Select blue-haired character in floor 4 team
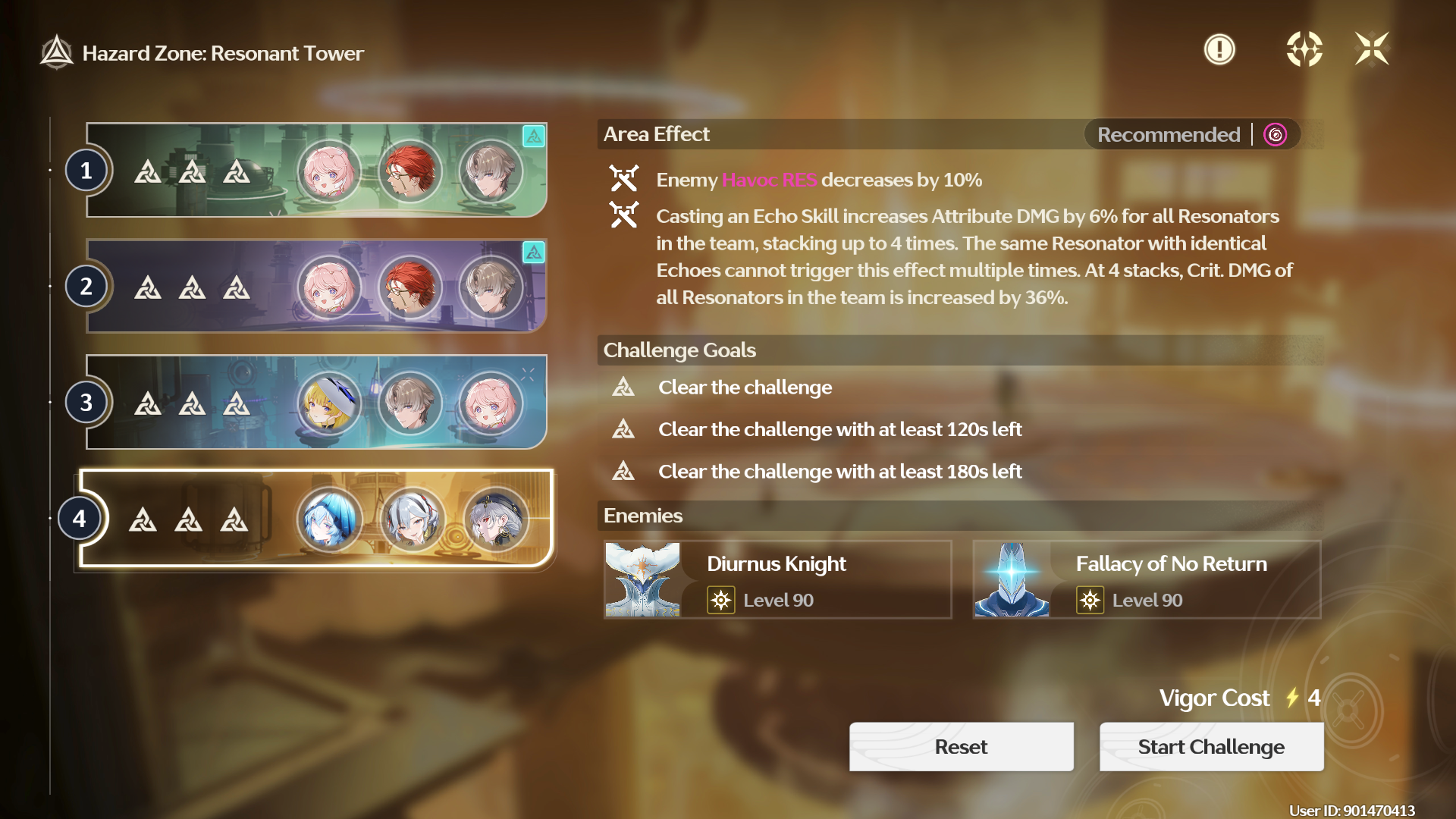 point(330,519)
